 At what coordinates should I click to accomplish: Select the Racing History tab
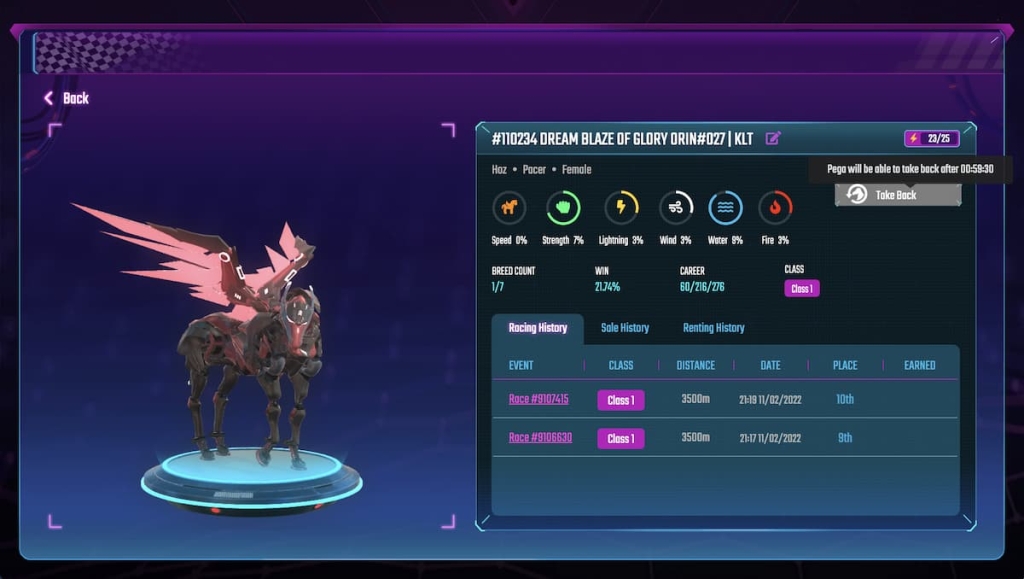click(538, 328)
